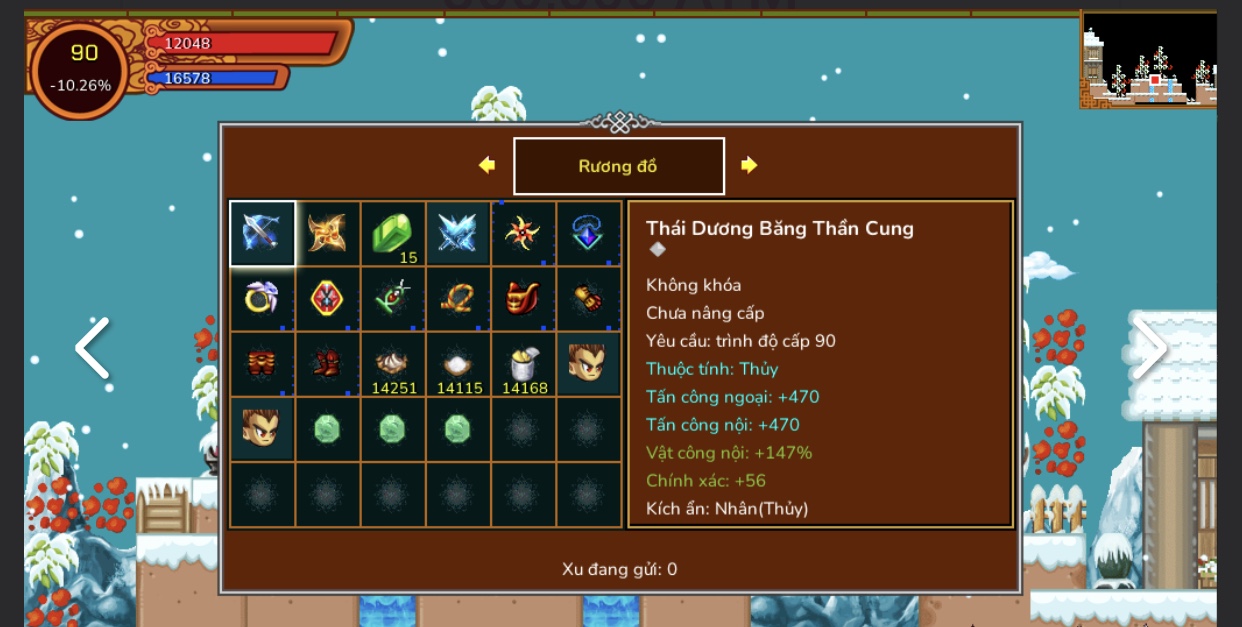Select the golden shuriken item slot
1242x627 pixels.
[x=327, y=233]
